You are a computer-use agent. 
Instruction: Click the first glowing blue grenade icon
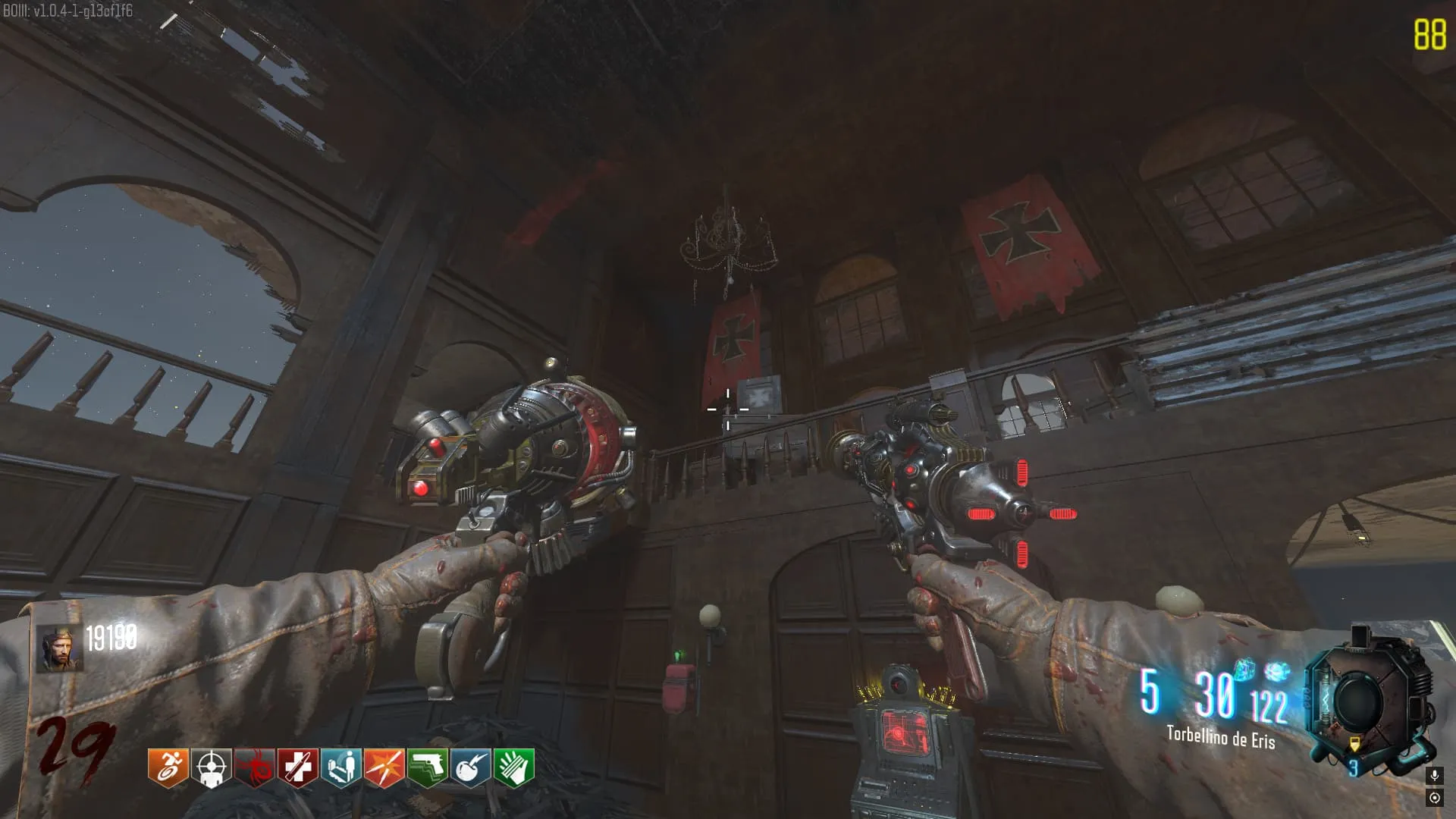tap(1244, 670)
